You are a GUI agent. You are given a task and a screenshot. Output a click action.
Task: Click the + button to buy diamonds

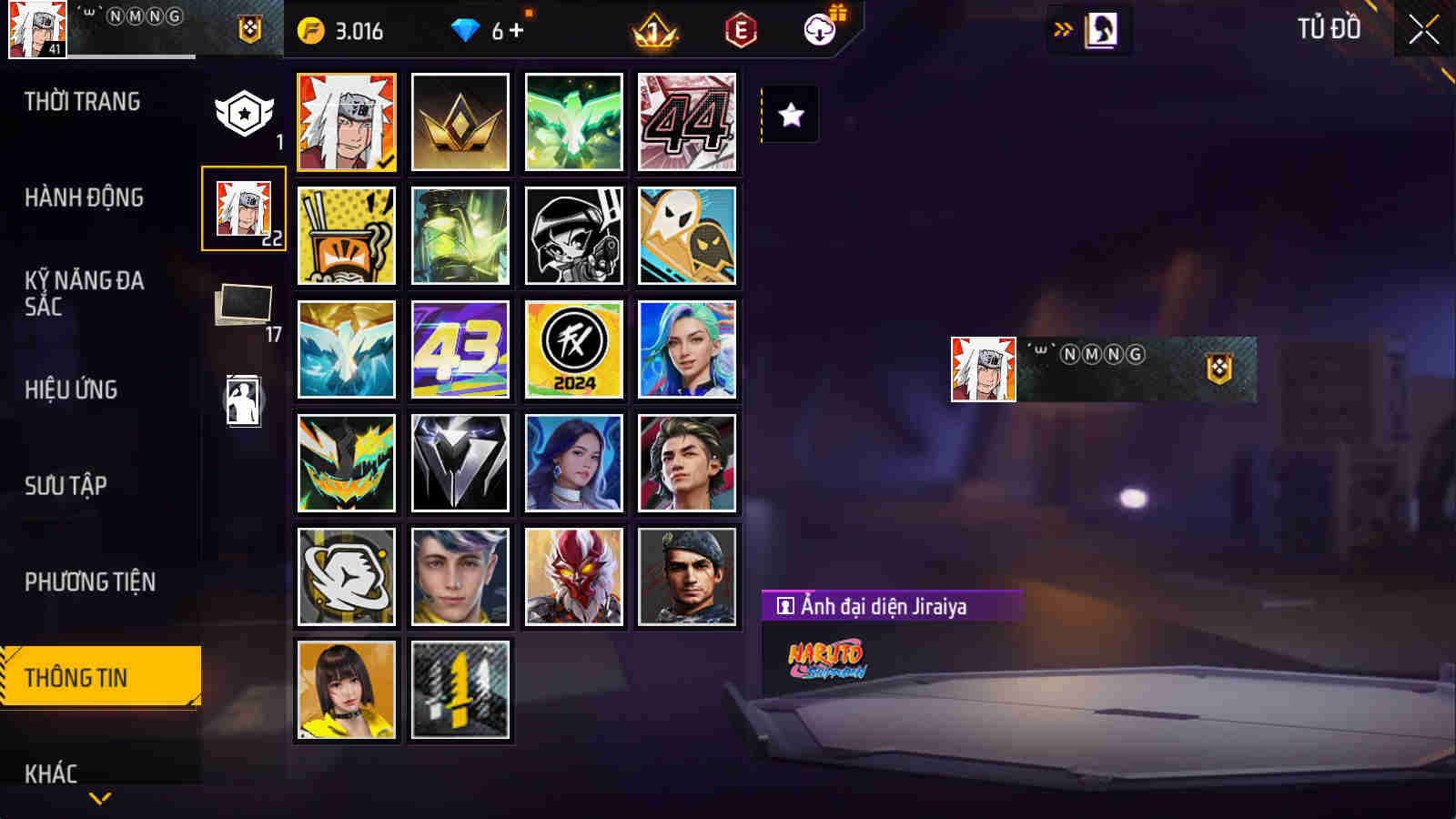[519, 29]
